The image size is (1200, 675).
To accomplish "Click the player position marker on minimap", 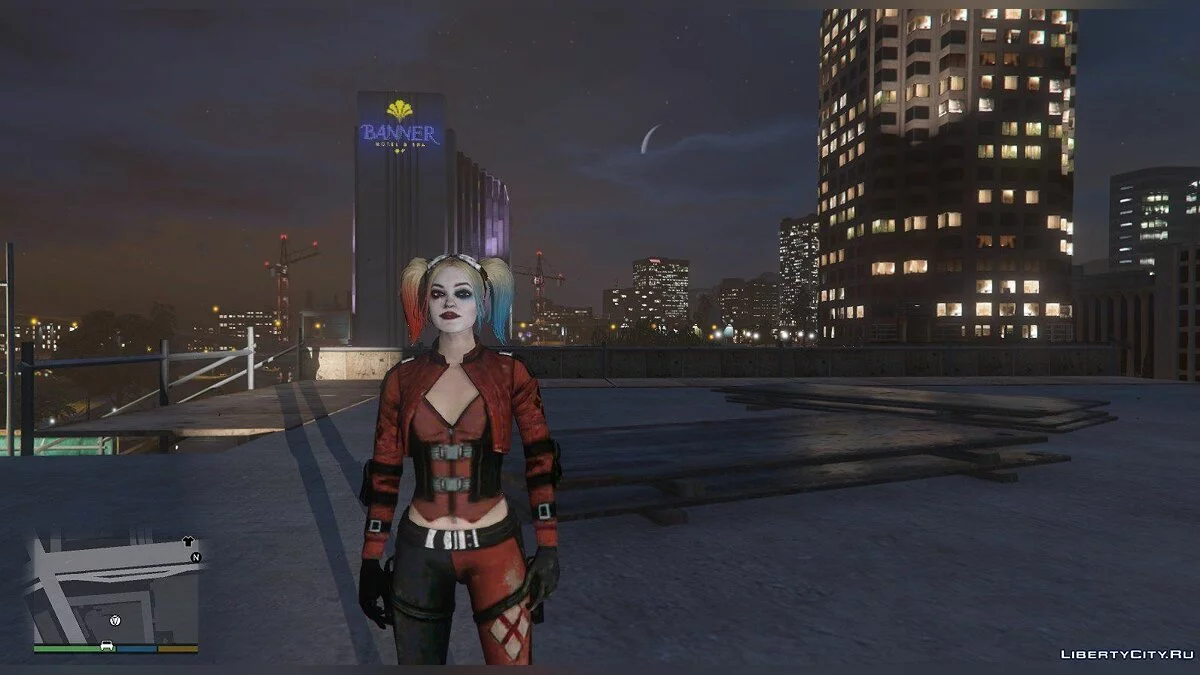I will (x=116, y=620).
